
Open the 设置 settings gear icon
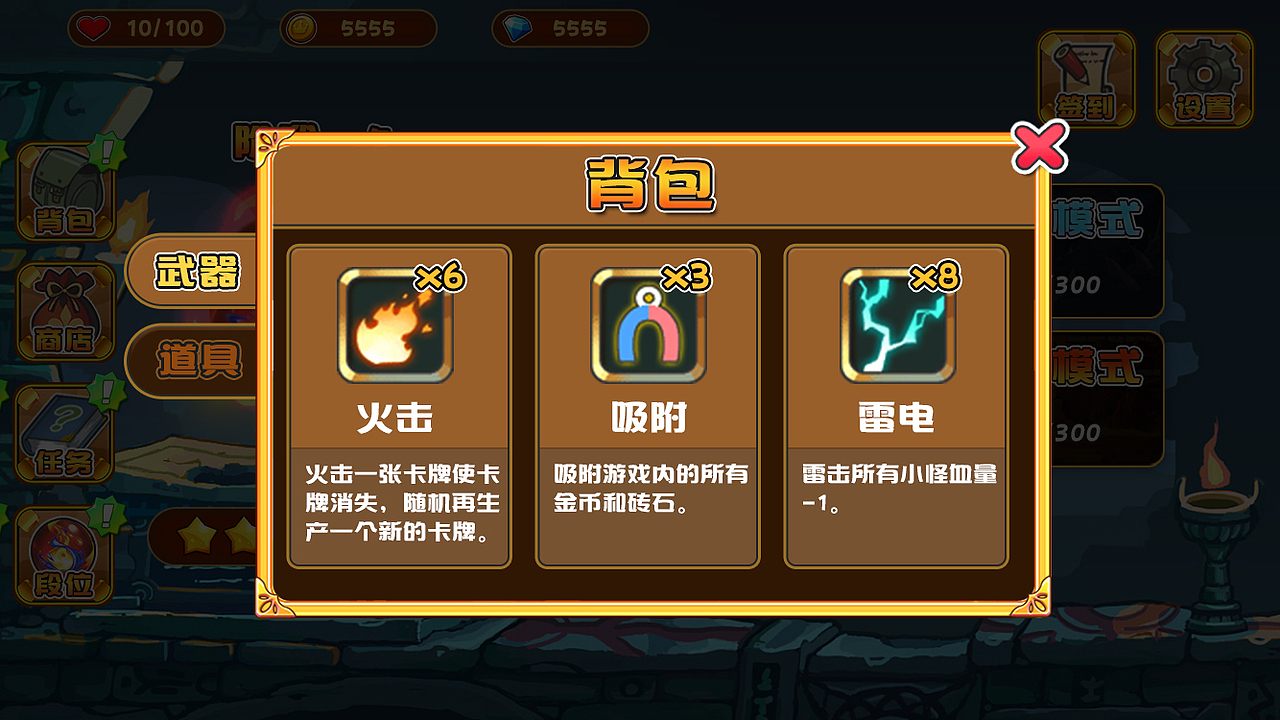1203,78
